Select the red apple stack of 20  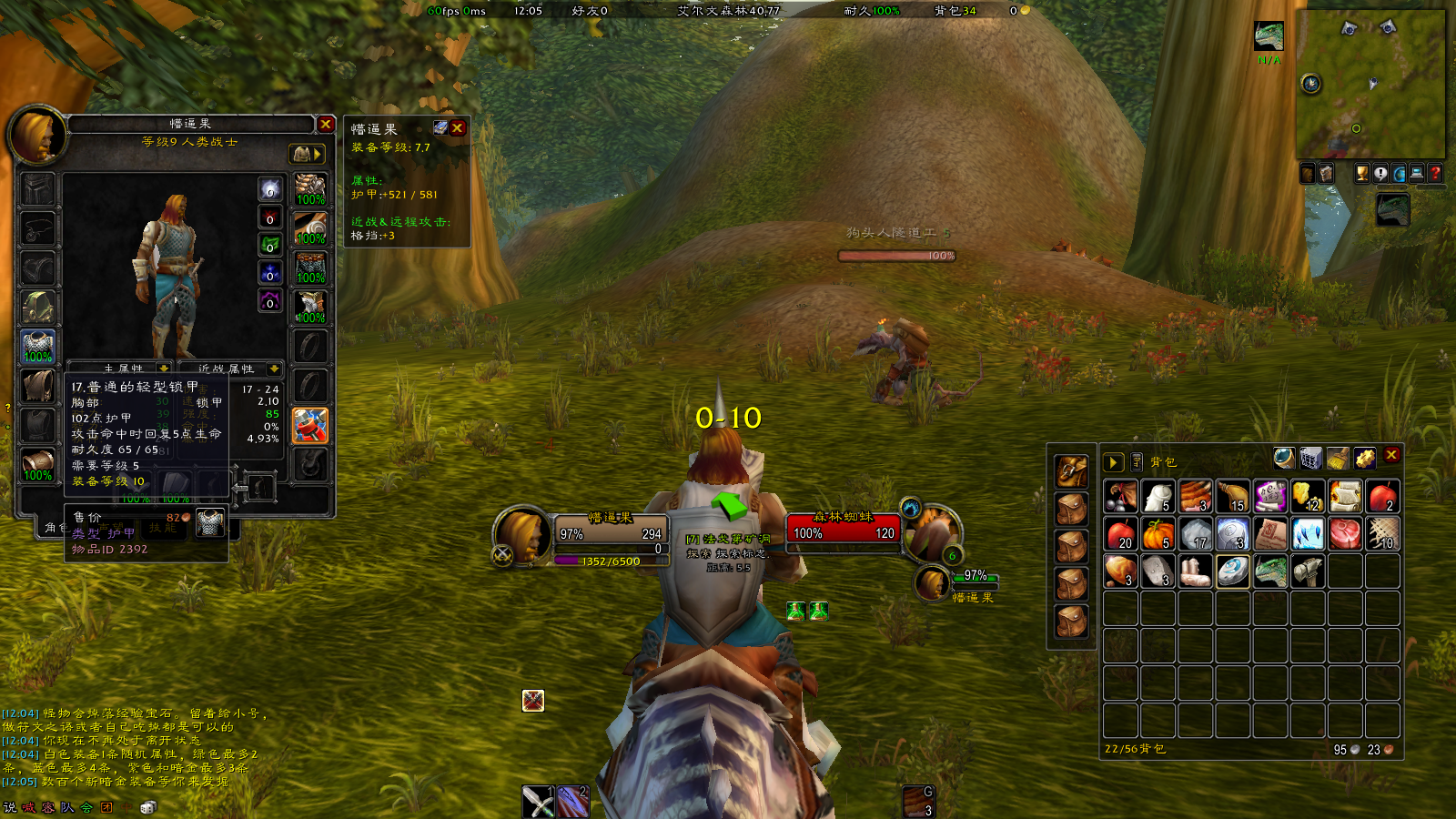pos(1121,534)
